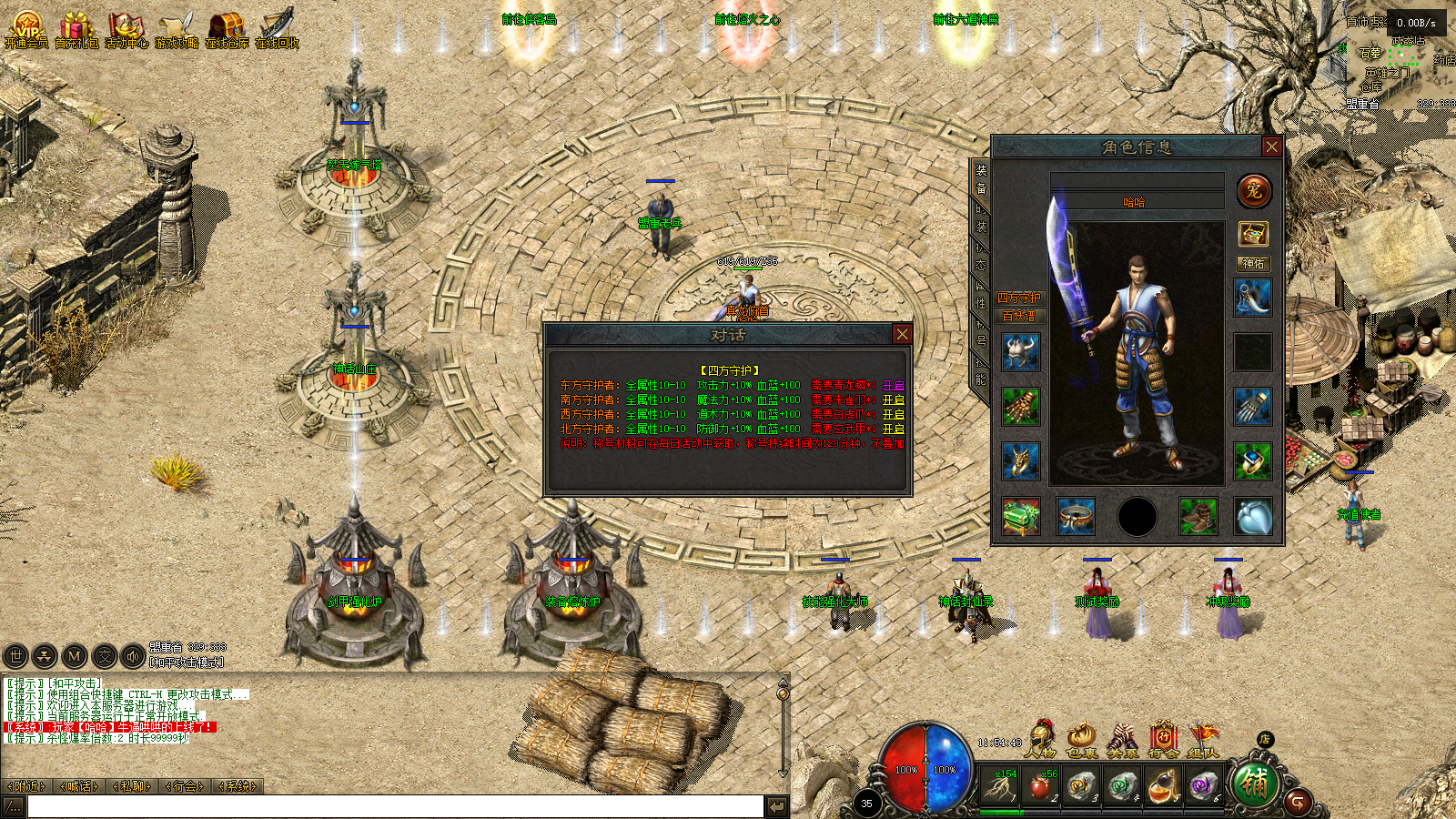
Task: Select the helmet equipment slot
Action: pos(1021,352)
